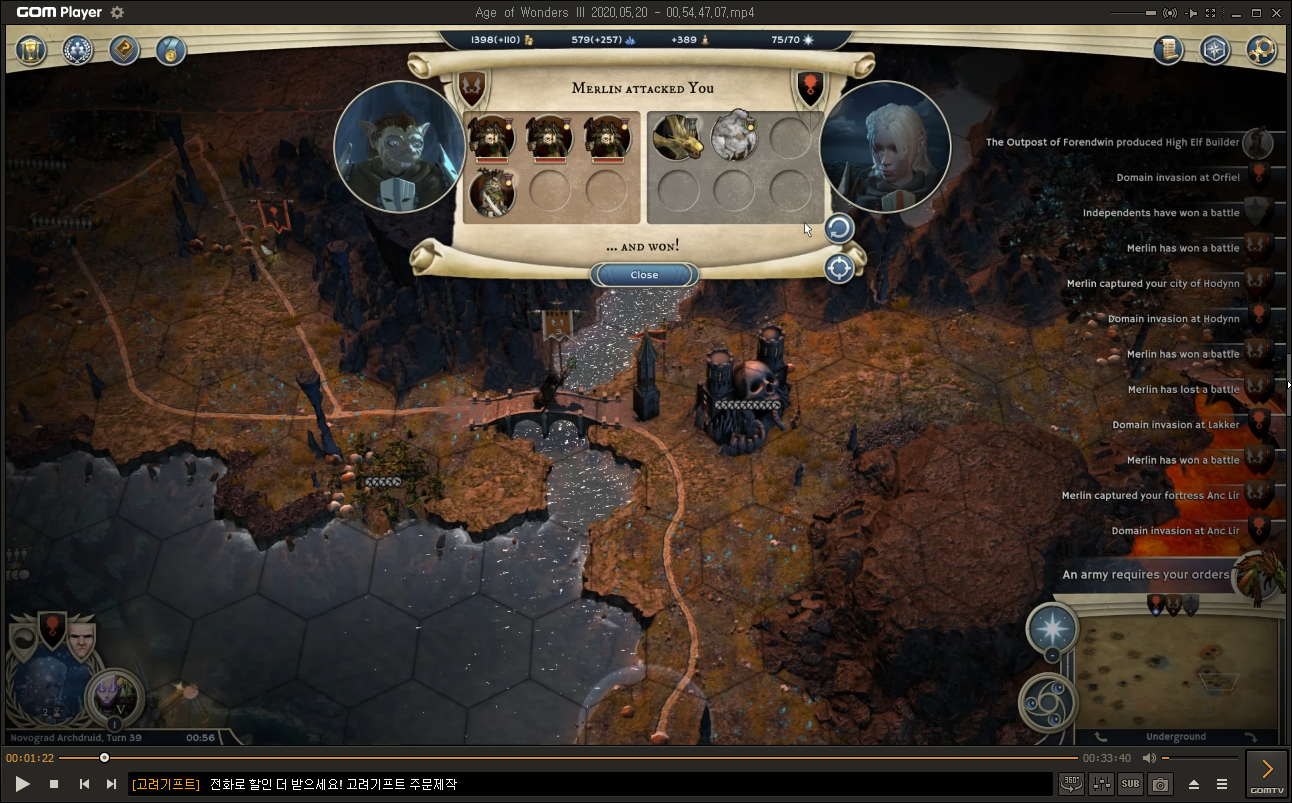Open the trophy achievements icon

pos(33,50)
